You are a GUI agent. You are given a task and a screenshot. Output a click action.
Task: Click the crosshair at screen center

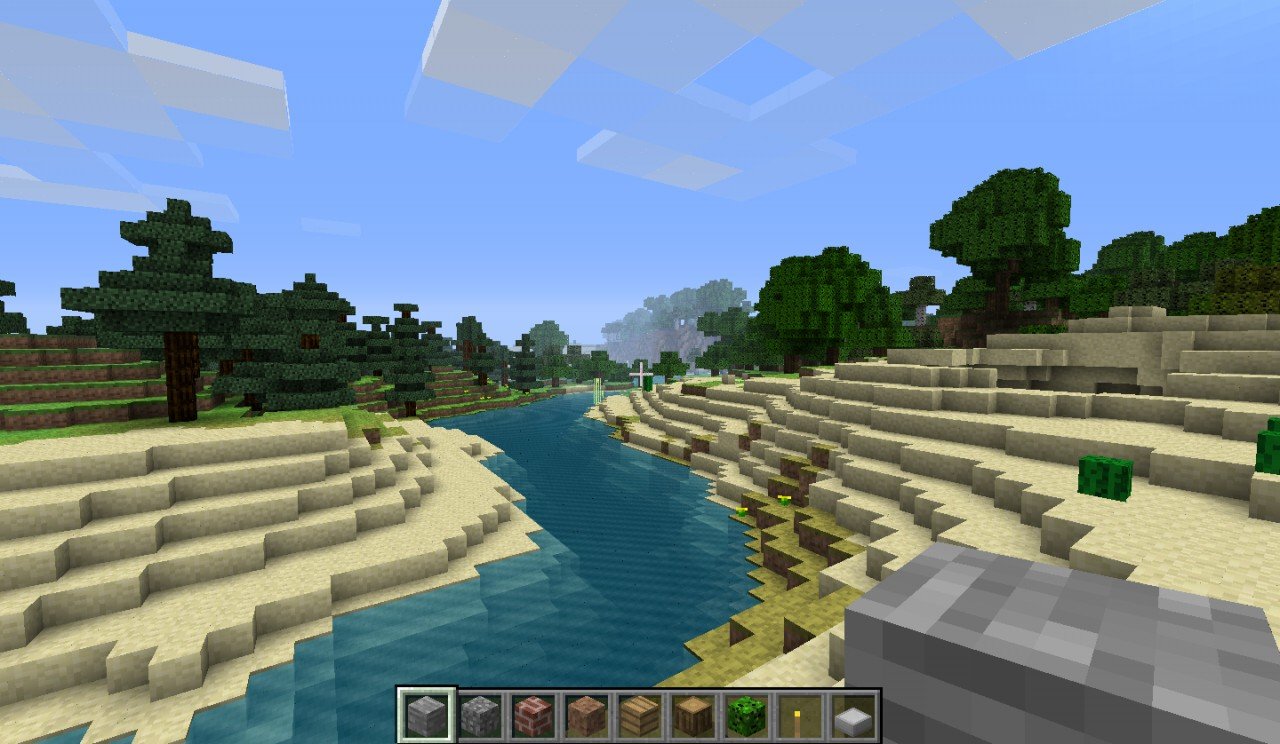pos(641,373)
